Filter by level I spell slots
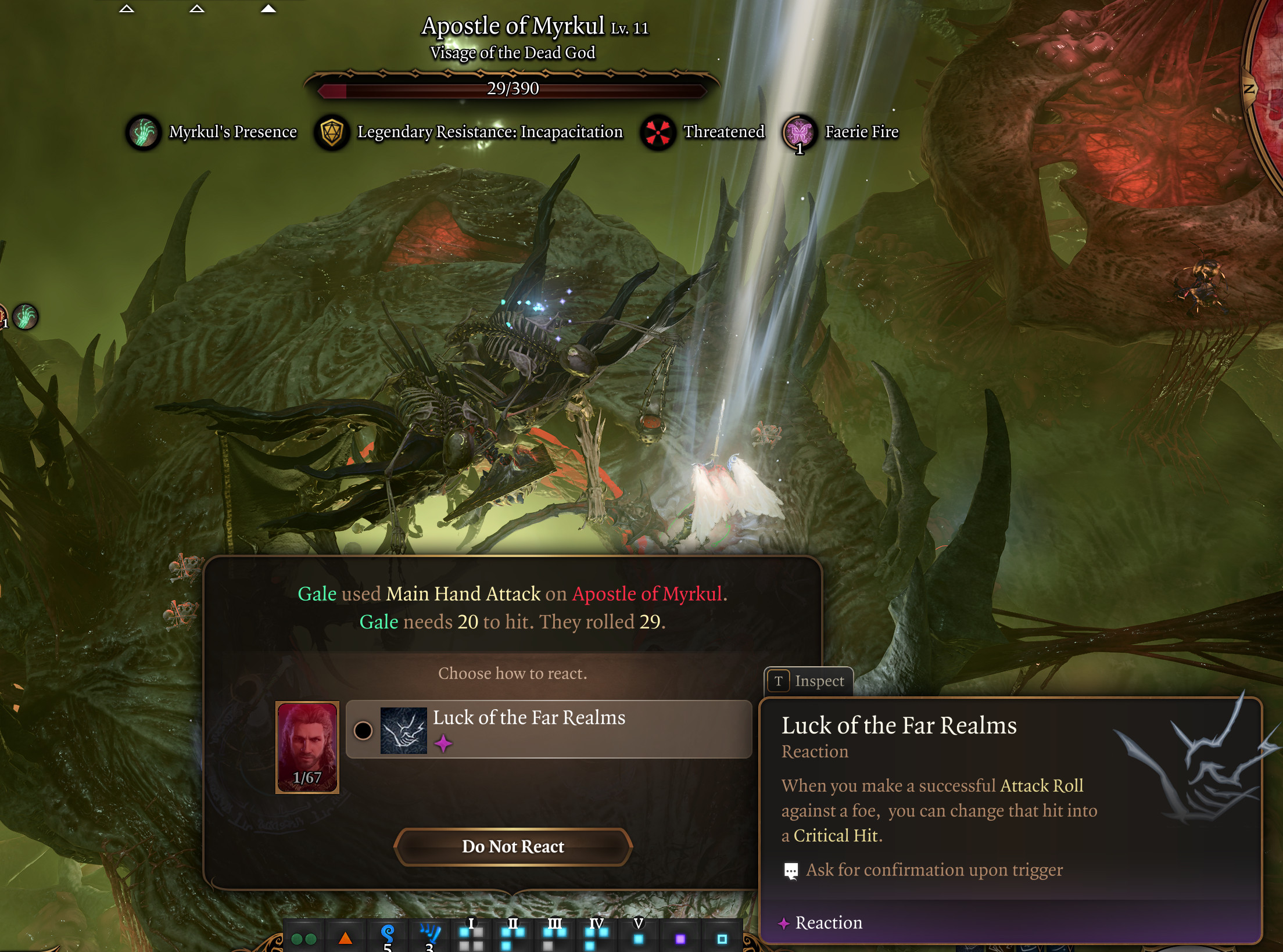 pyautogui.click(x=471, y=936)
